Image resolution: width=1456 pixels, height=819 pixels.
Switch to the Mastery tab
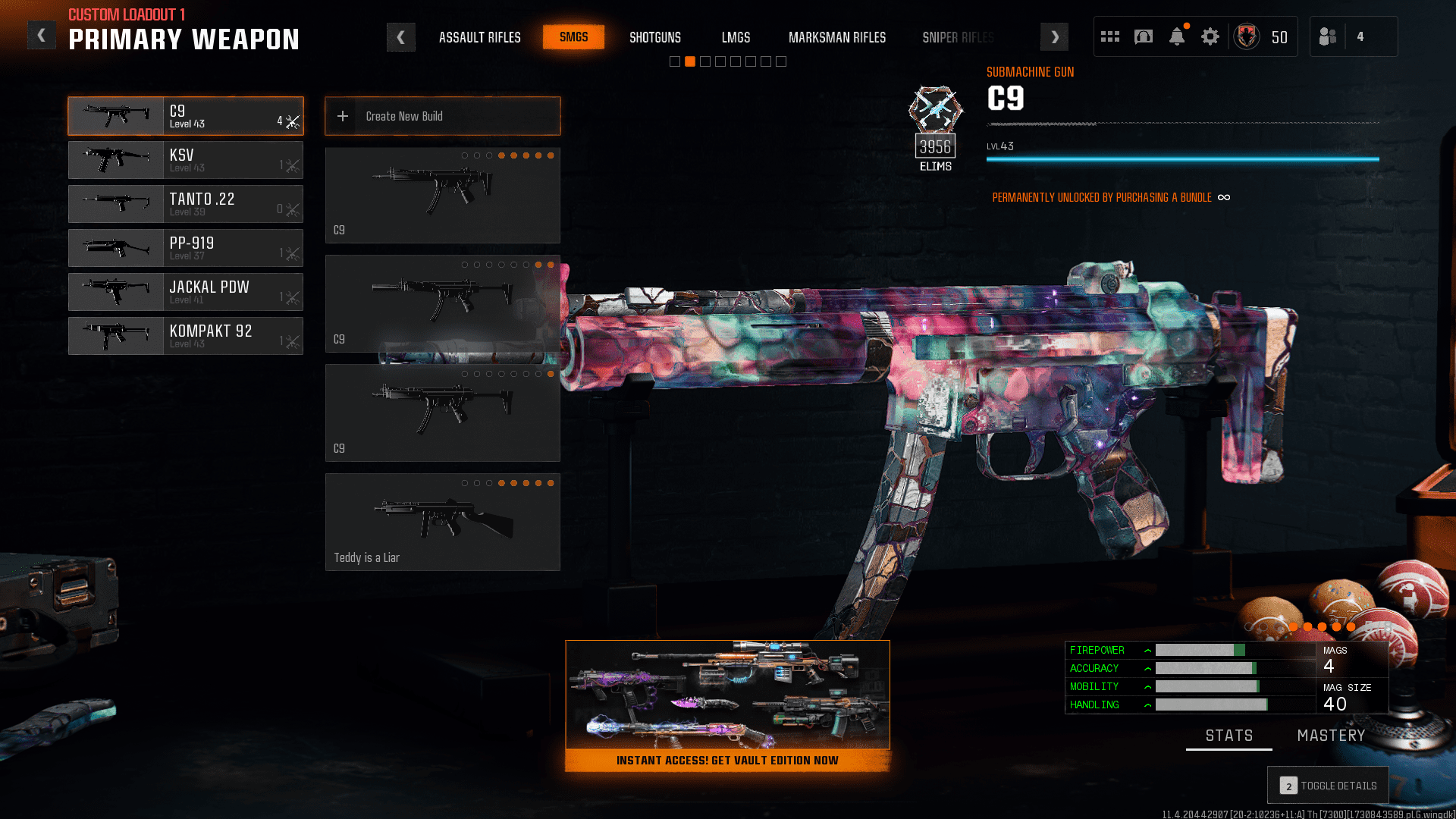(x=1331, y=736)
